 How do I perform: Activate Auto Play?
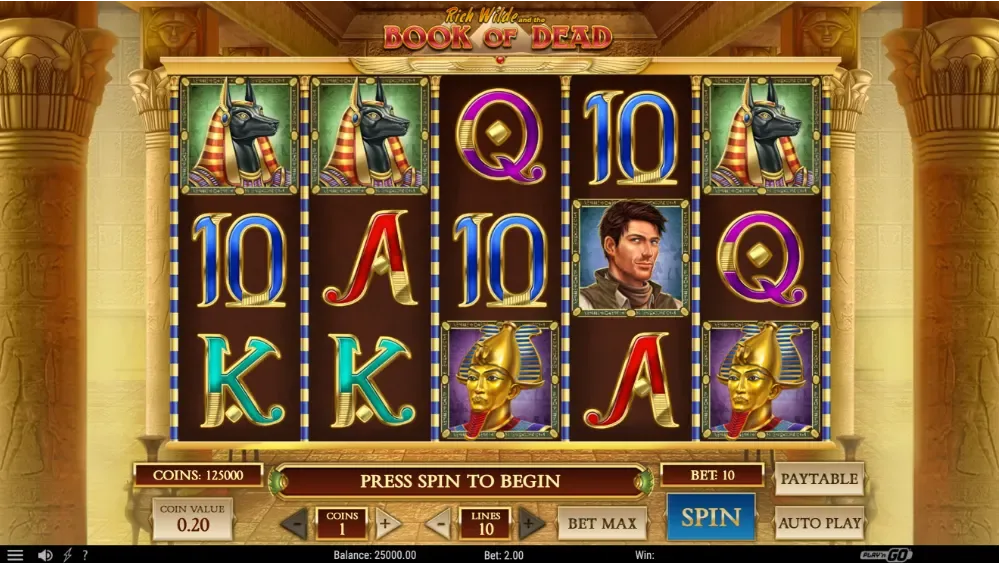819,522
